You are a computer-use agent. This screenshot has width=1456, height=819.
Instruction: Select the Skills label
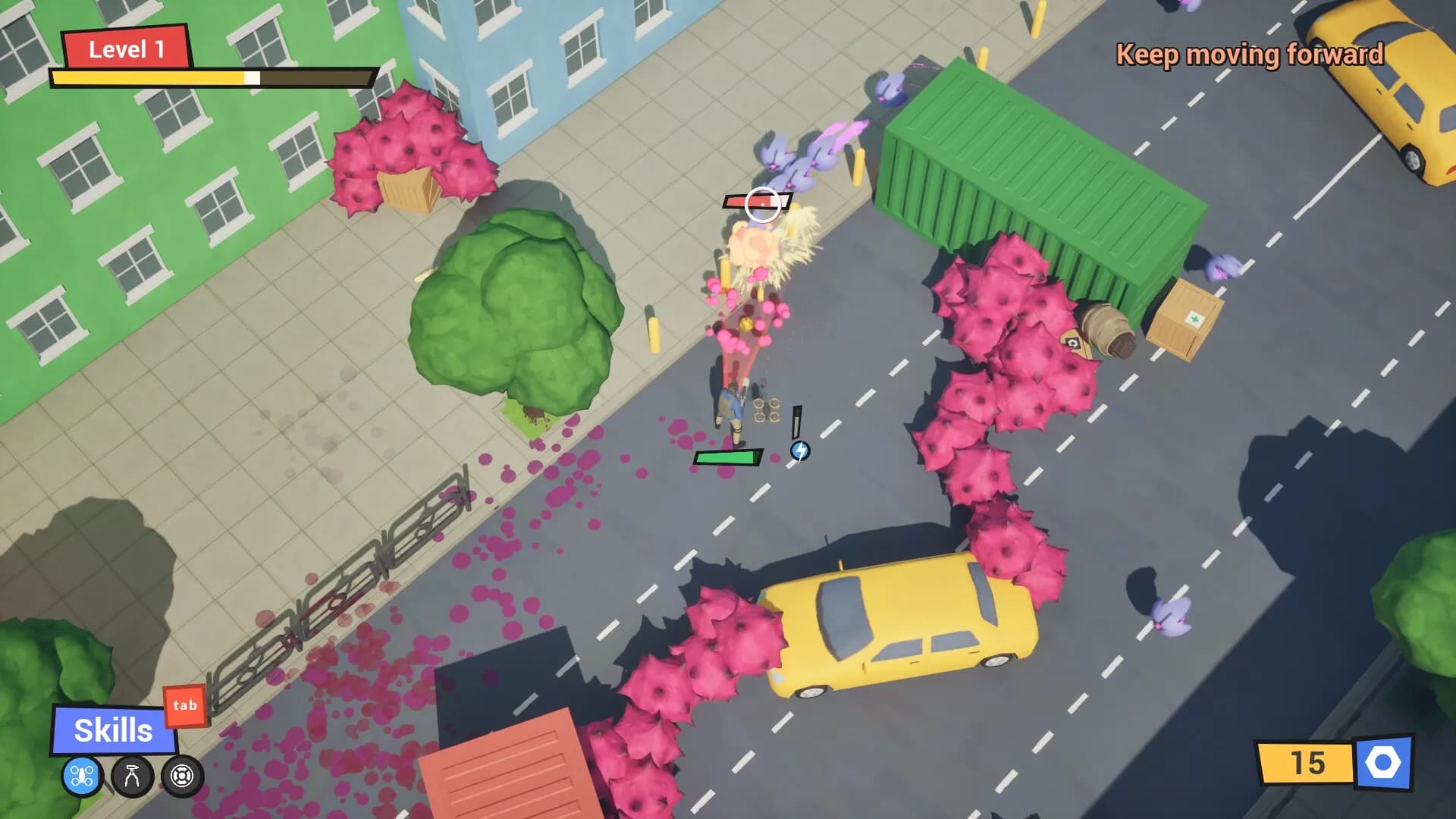(112, 730)
